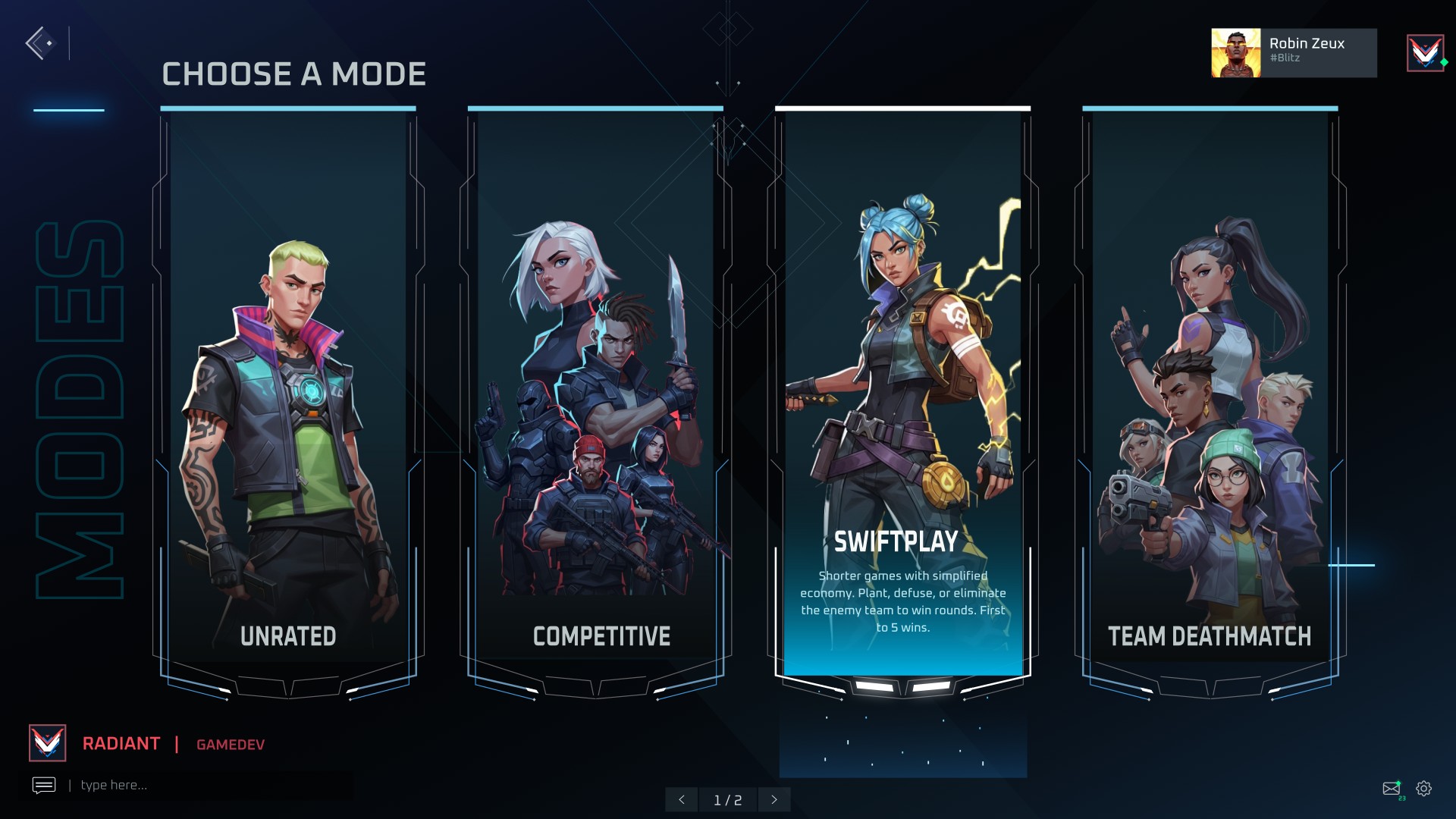This screenshot has height=819, width=1456.
Task: Go to the next page of modes
Action: (x=774, y=799)
